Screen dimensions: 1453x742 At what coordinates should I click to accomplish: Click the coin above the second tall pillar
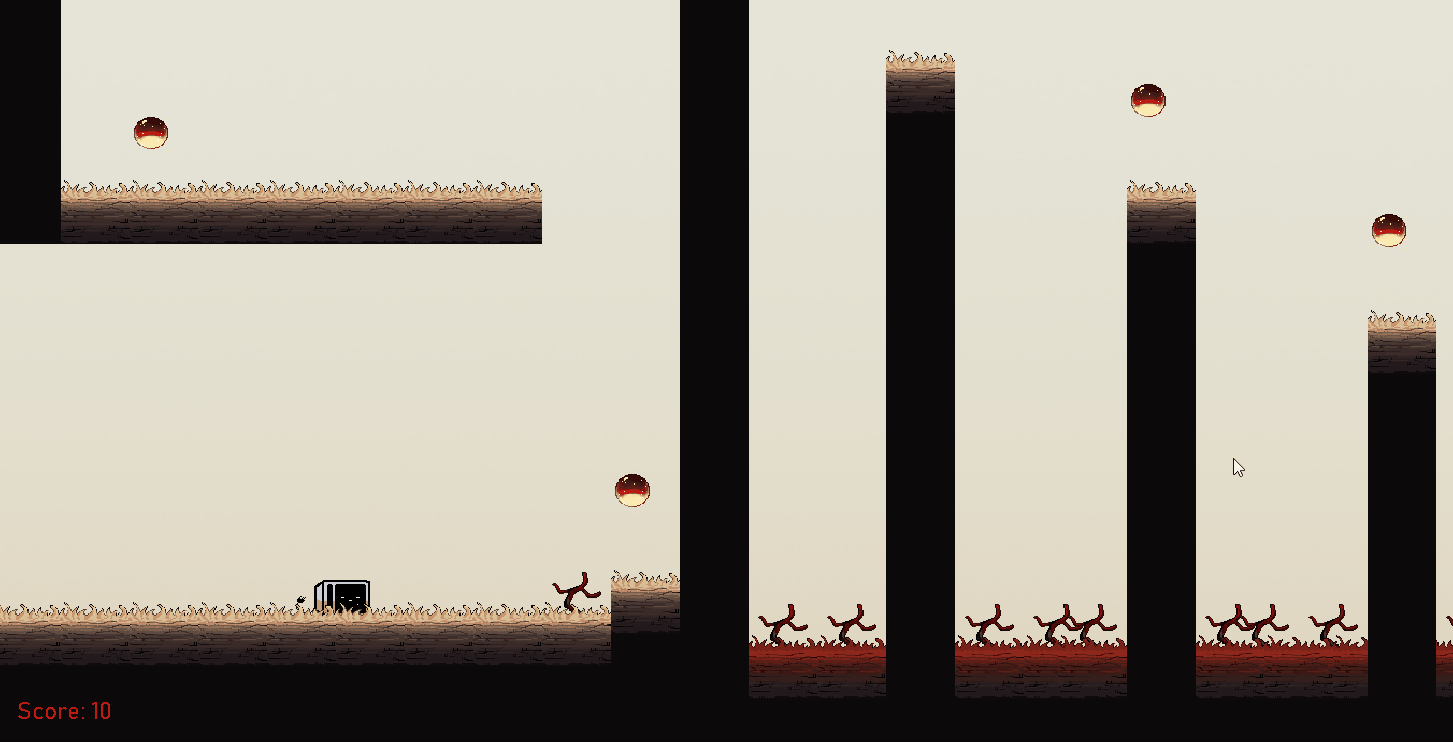tap(1148, 100)
